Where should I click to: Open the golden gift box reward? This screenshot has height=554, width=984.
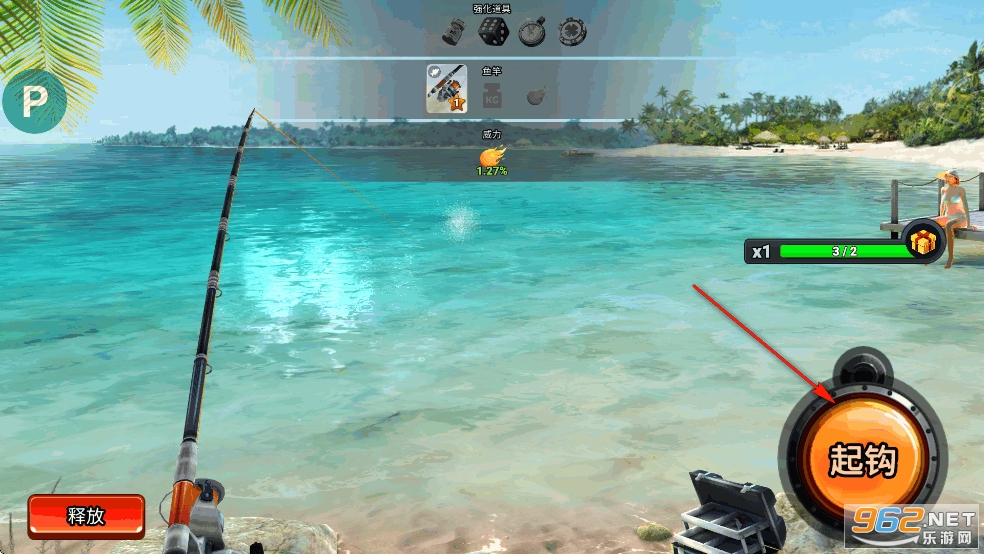tap(920, 242)
